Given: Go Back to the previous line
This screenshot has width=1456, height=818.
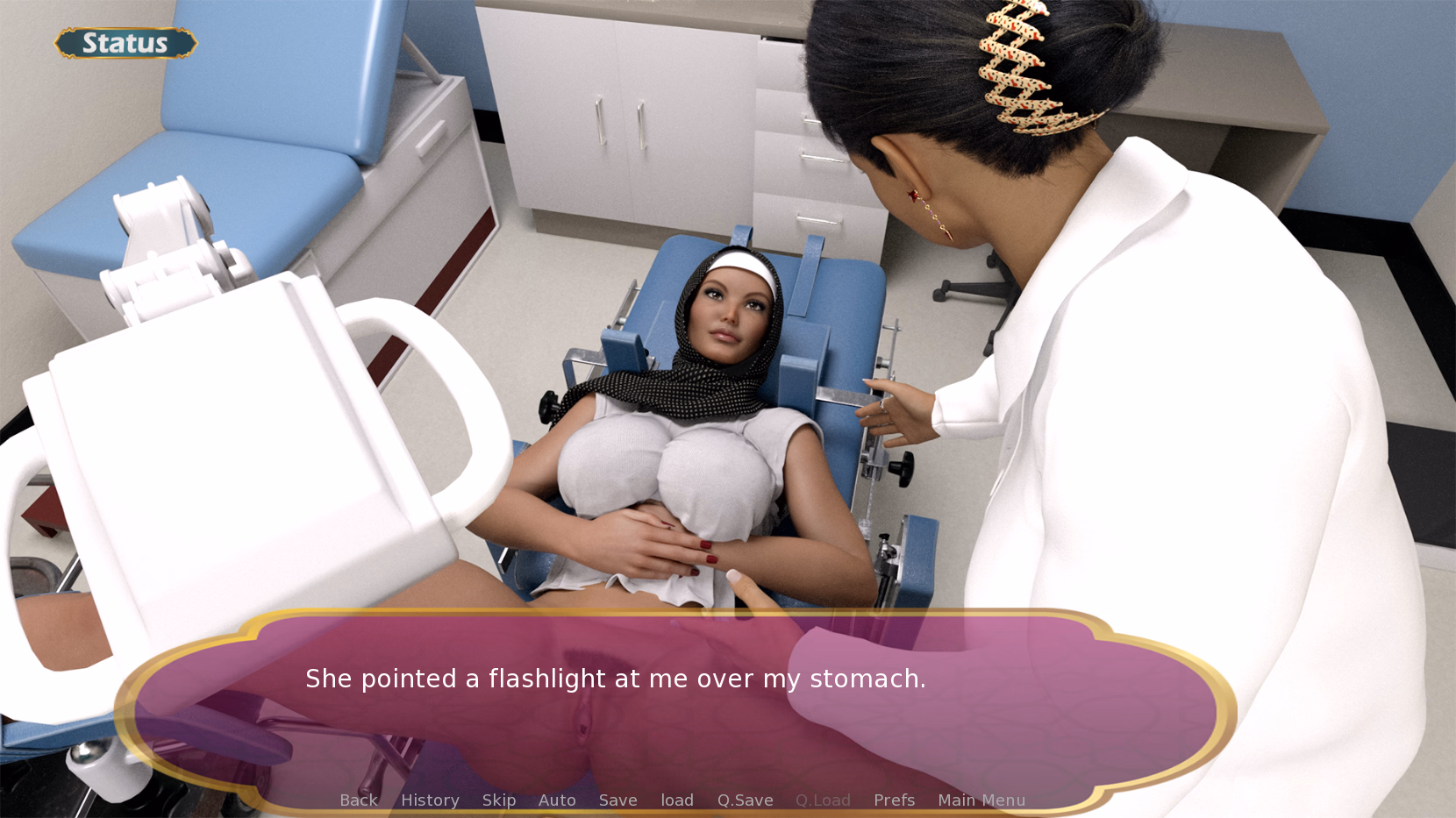Looking at the screenshot, I should click(359, 800).
